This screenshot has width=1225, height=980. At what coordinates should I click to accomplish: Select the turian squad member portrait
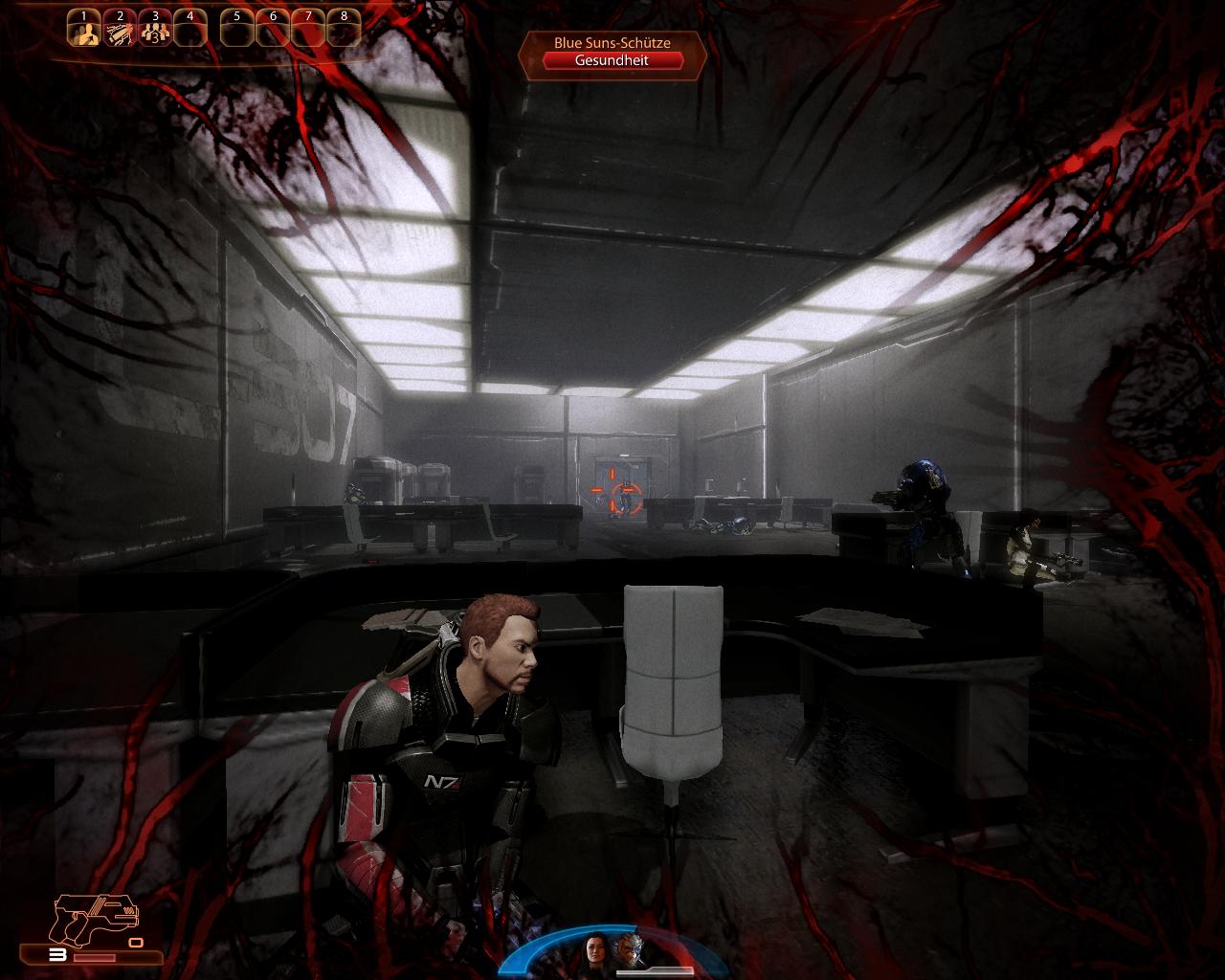pos(630,952)
